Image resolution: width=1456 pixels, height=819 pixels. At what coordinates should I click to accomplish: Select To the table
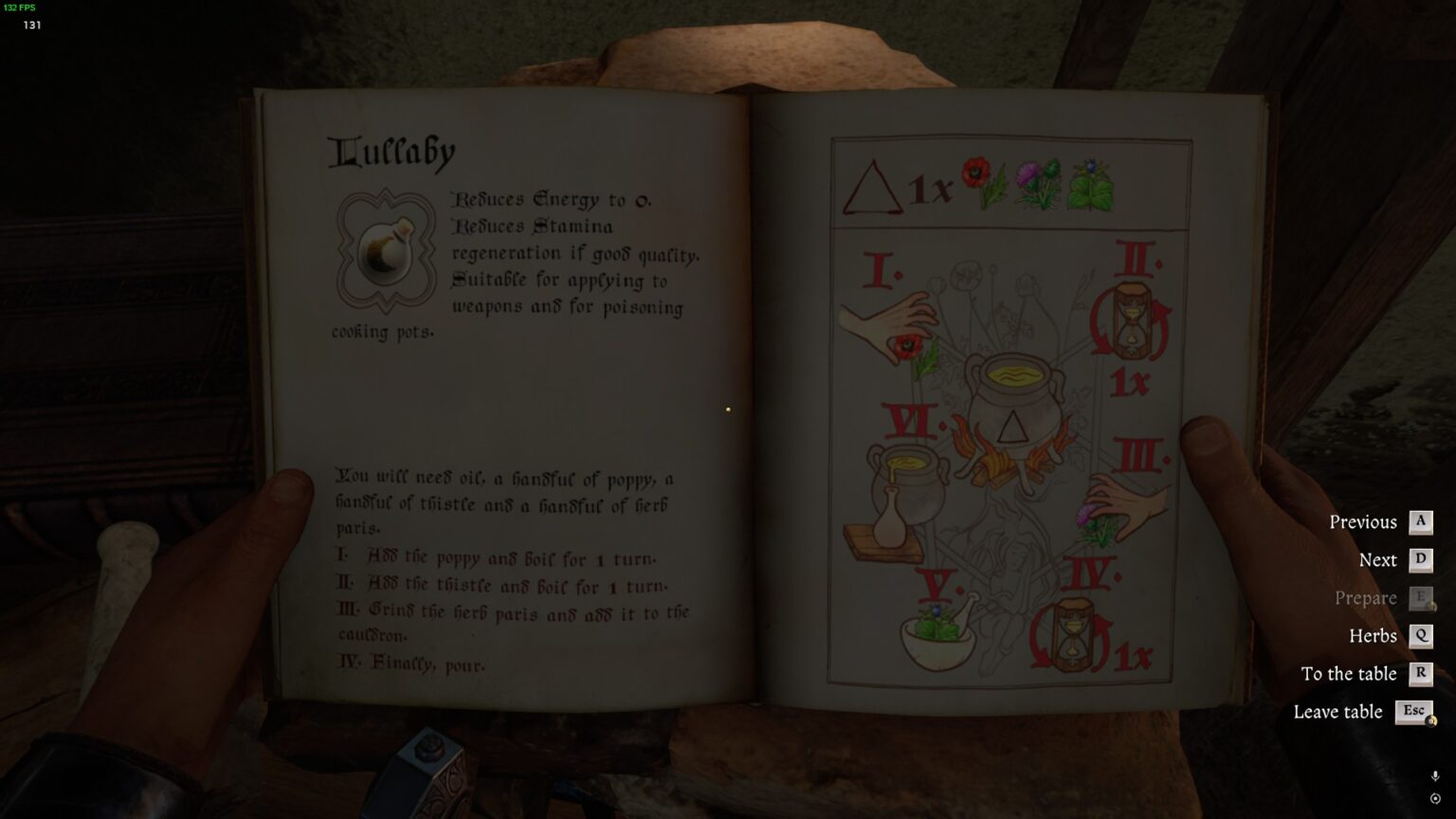1350,674
